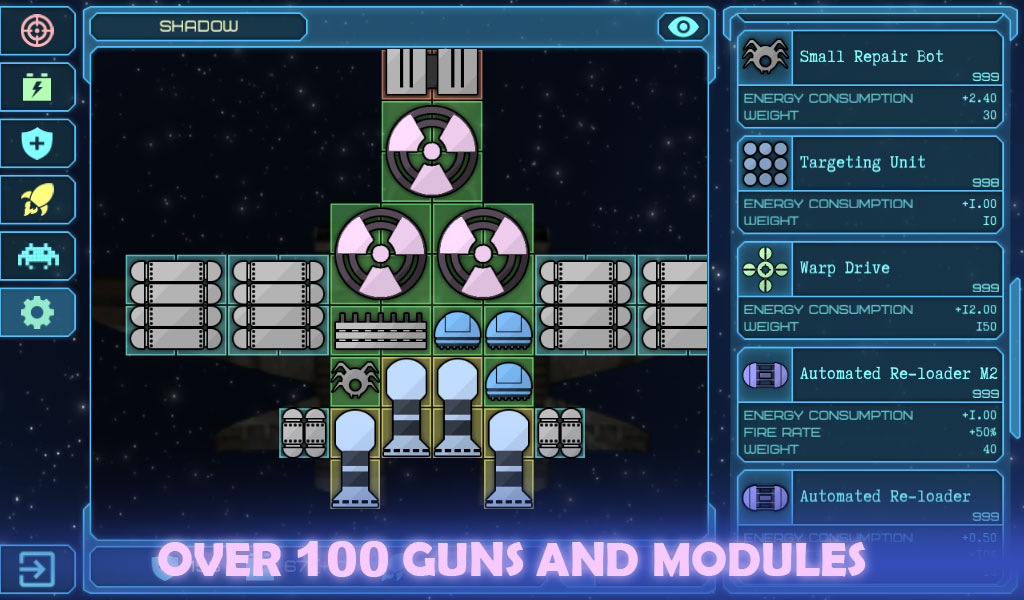Click the white fence-like module tile
This screenshot has width=1024, height=600.
point(380,330)
